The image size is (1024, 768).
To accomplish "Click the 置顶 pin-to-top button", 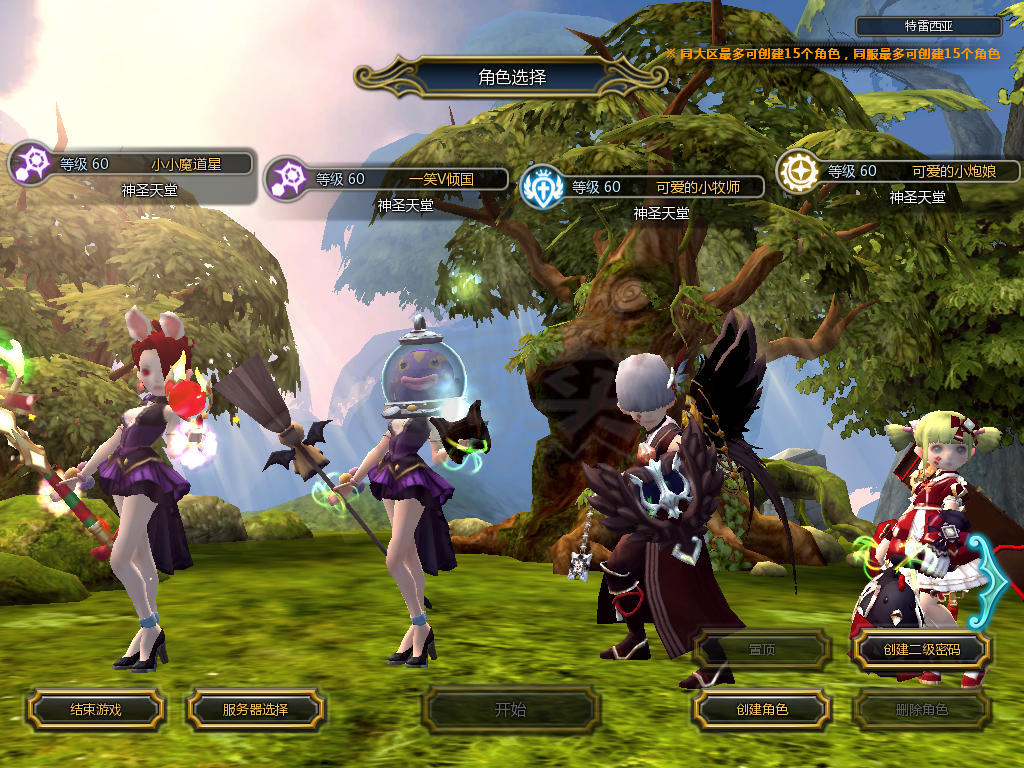I will pyautogui.click(x=762, y=650).
